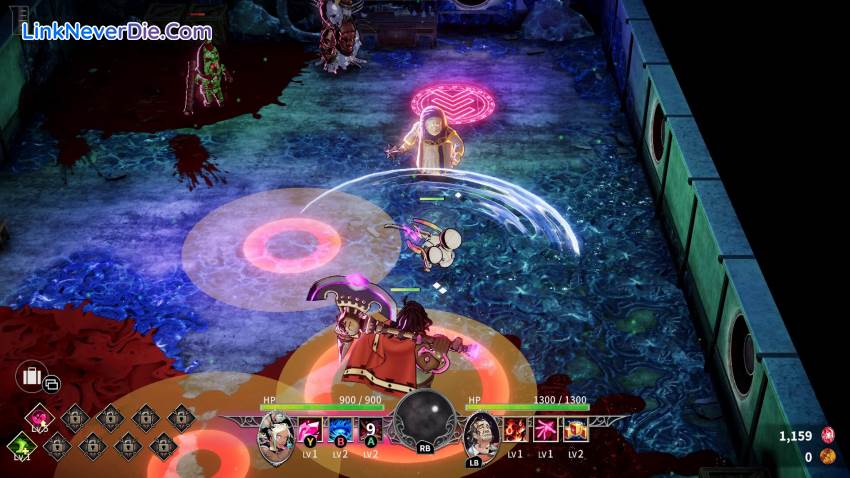The width and height of the screenshot is (850, 478).
Task: Select the green swirl blessing slot
Action: (x=21, y=445)
